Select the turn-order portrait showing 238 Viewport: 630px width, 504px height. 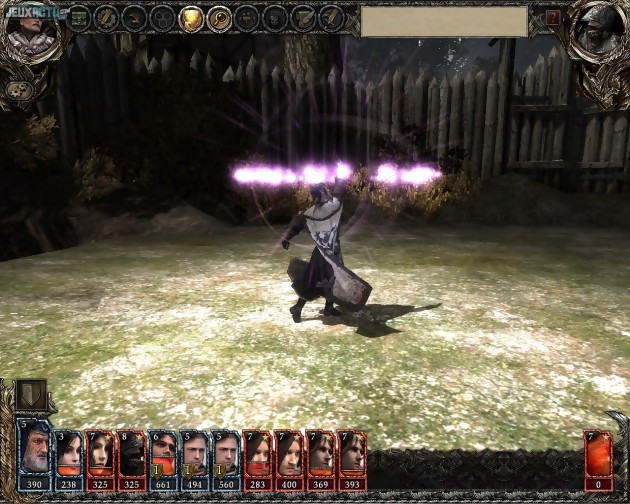[x=68, y=455]
